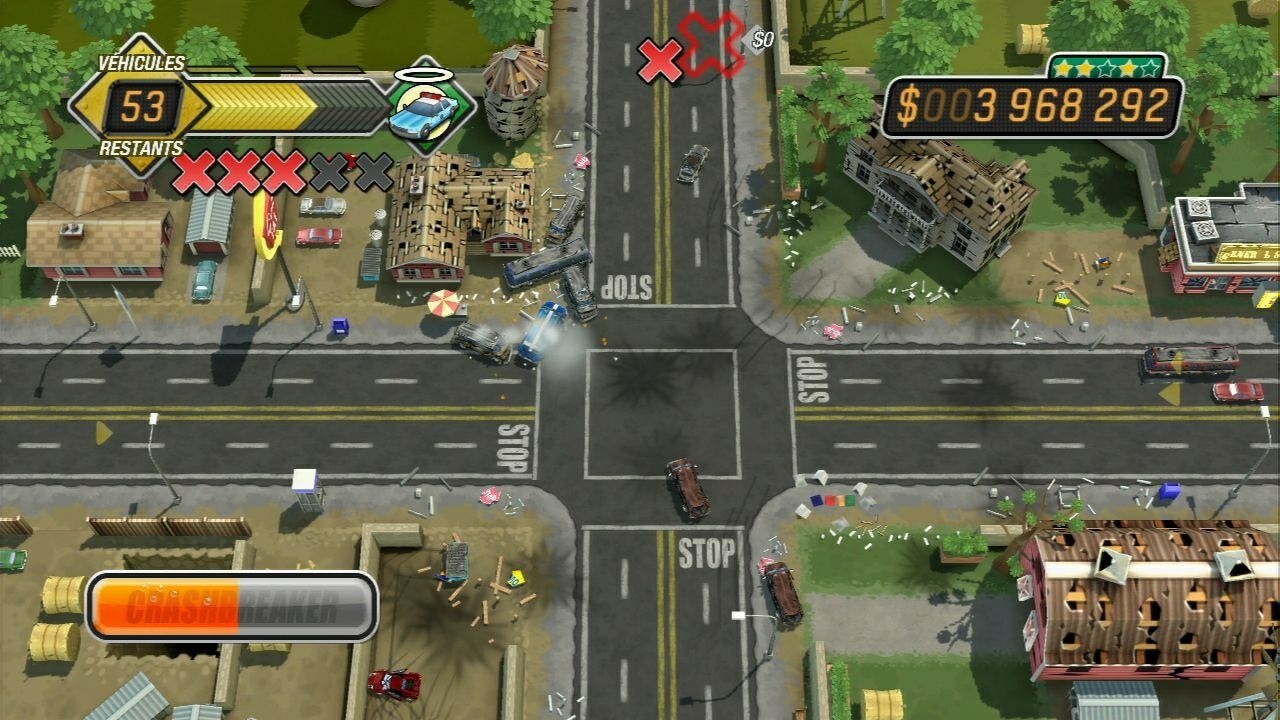Expand the star rating row above the score
Image resolution: width=1280 pixels, height=720 pixels.
pyautogui.click(x=1105, y=65)
